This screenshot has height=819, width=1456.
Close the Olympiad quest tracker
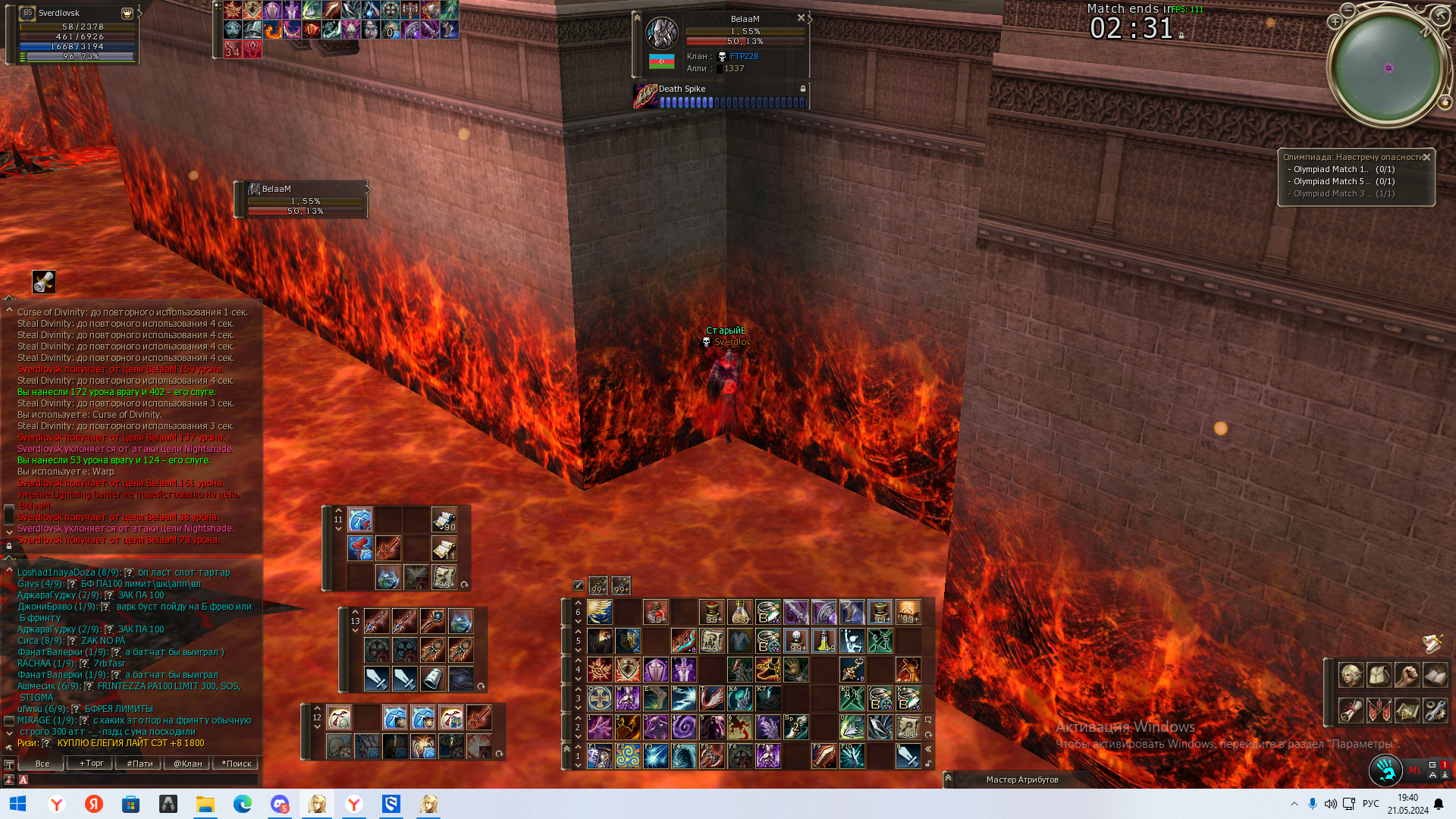(x=1426, y=157)
